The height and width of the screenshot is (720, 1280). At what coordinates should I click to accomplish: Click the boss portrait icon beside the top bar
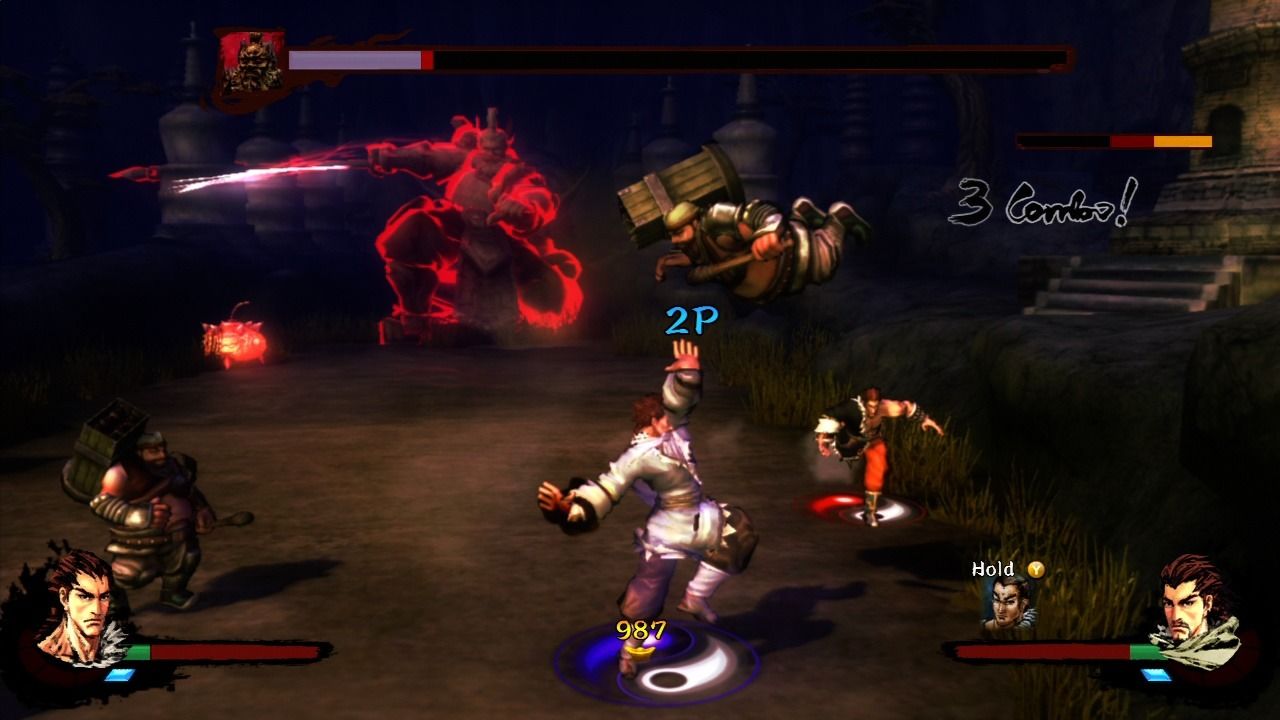click(x=248, y=65)
